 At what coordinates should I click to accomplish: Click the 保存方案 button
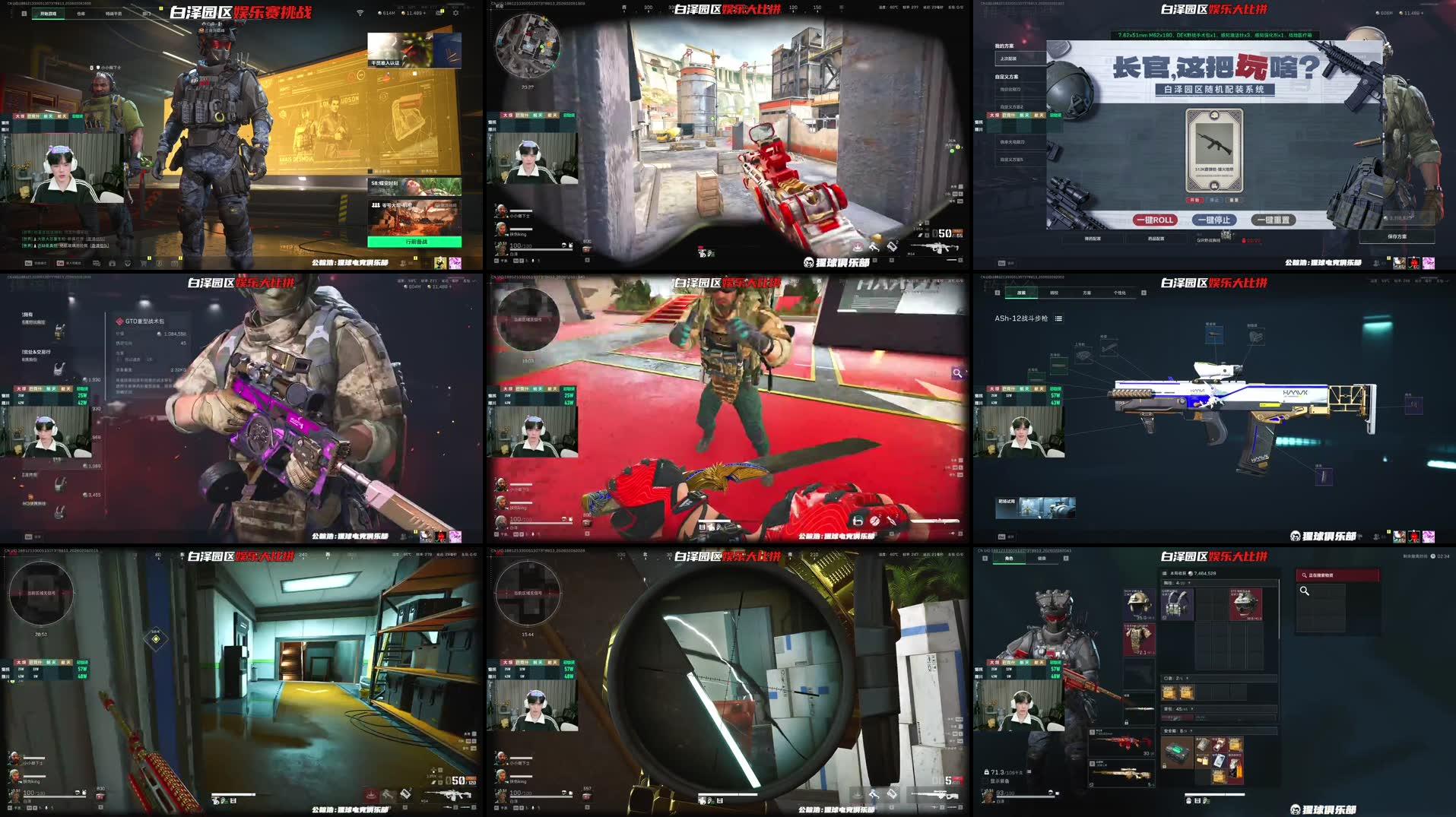click(1397, 236)
